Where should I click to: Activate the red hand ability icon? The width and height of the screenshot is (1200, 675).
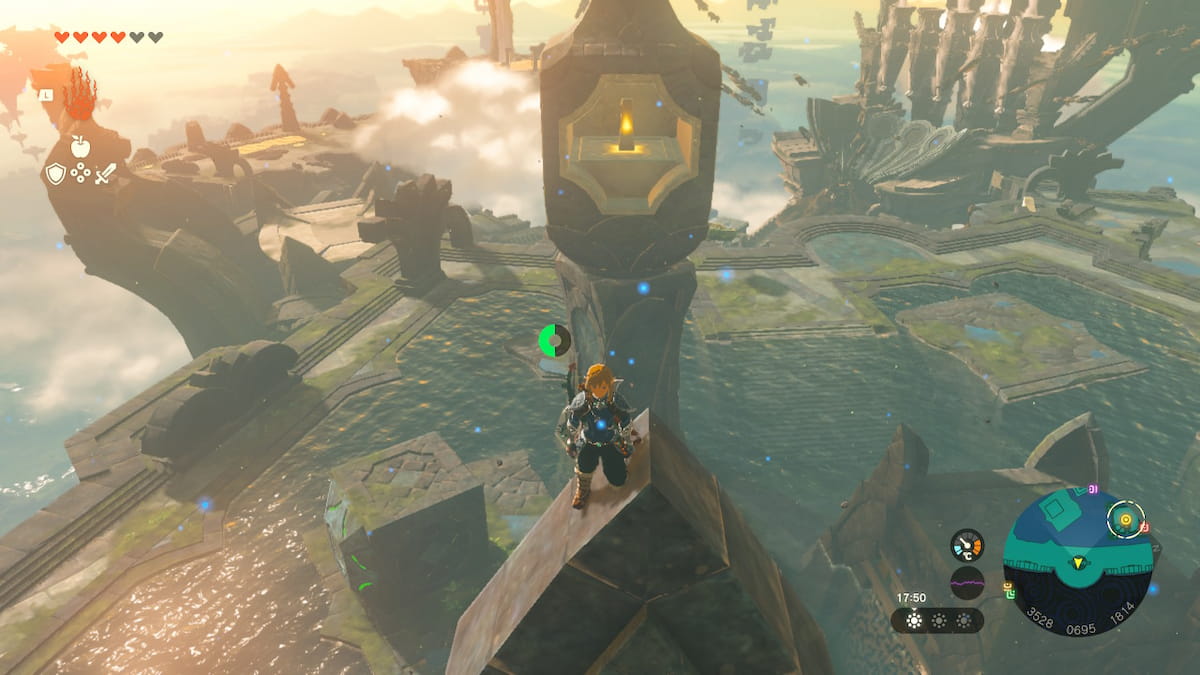coord(79,101)
